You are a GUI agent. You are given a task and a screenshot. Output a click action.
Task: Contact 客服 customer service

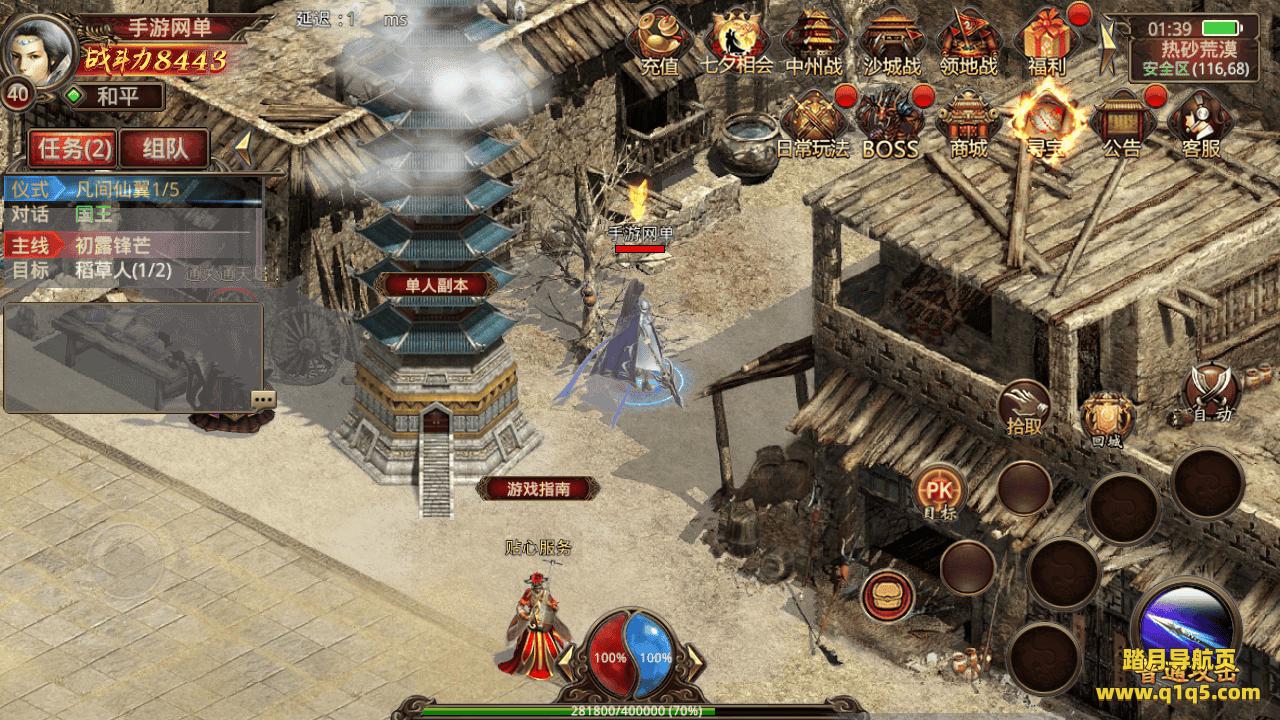coord(1200,122)
